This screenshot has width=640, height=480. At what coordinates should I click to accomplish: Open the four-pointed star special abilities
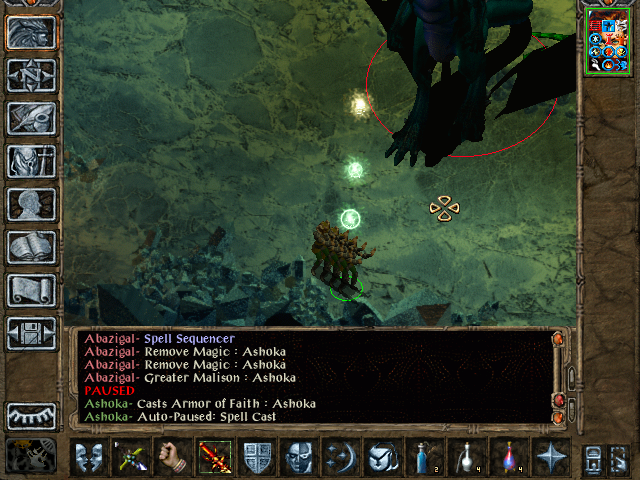[x=551, y=458]
